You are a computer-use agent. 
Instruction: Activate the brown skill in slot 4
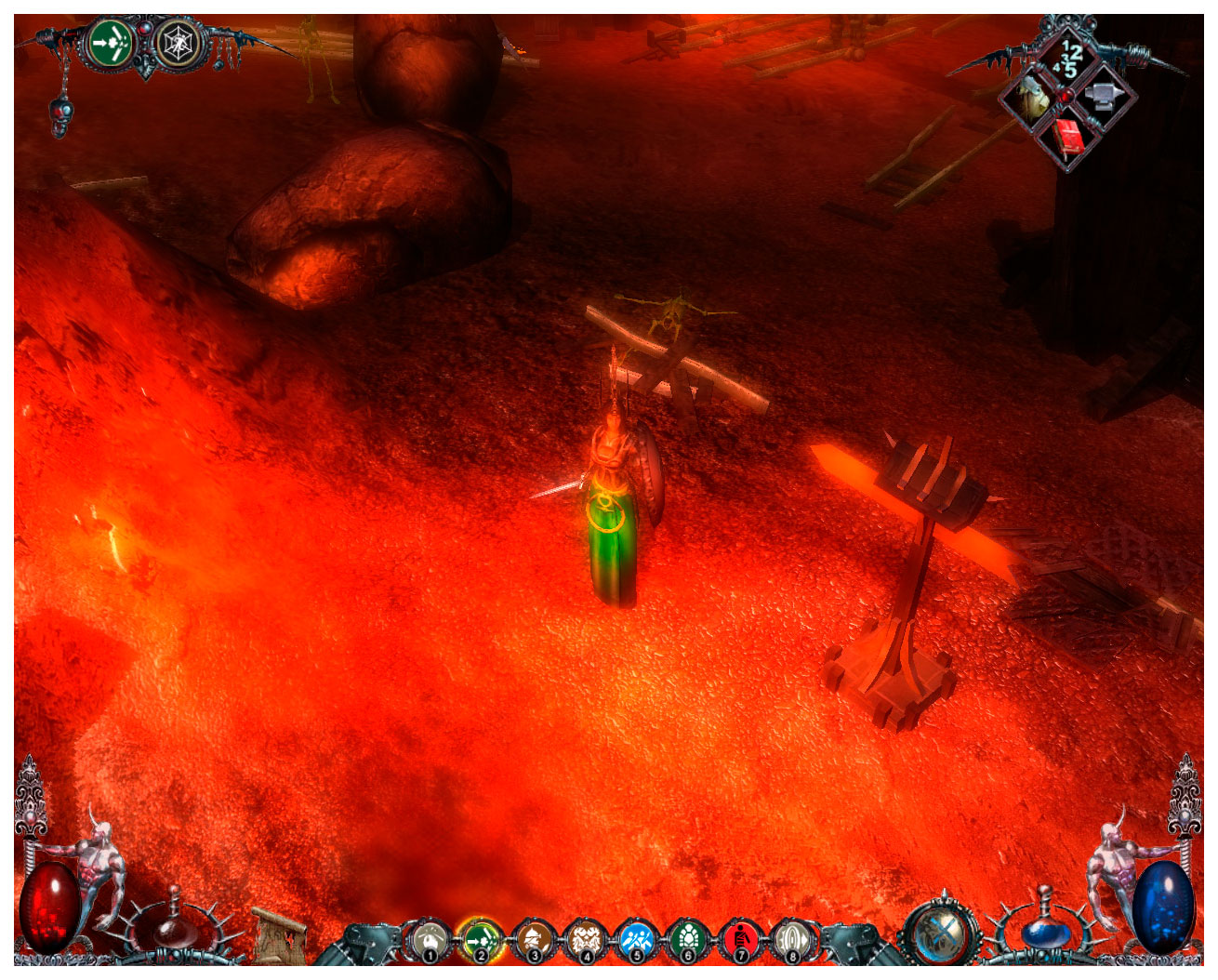pyautogui.click(x=585, y=939)
